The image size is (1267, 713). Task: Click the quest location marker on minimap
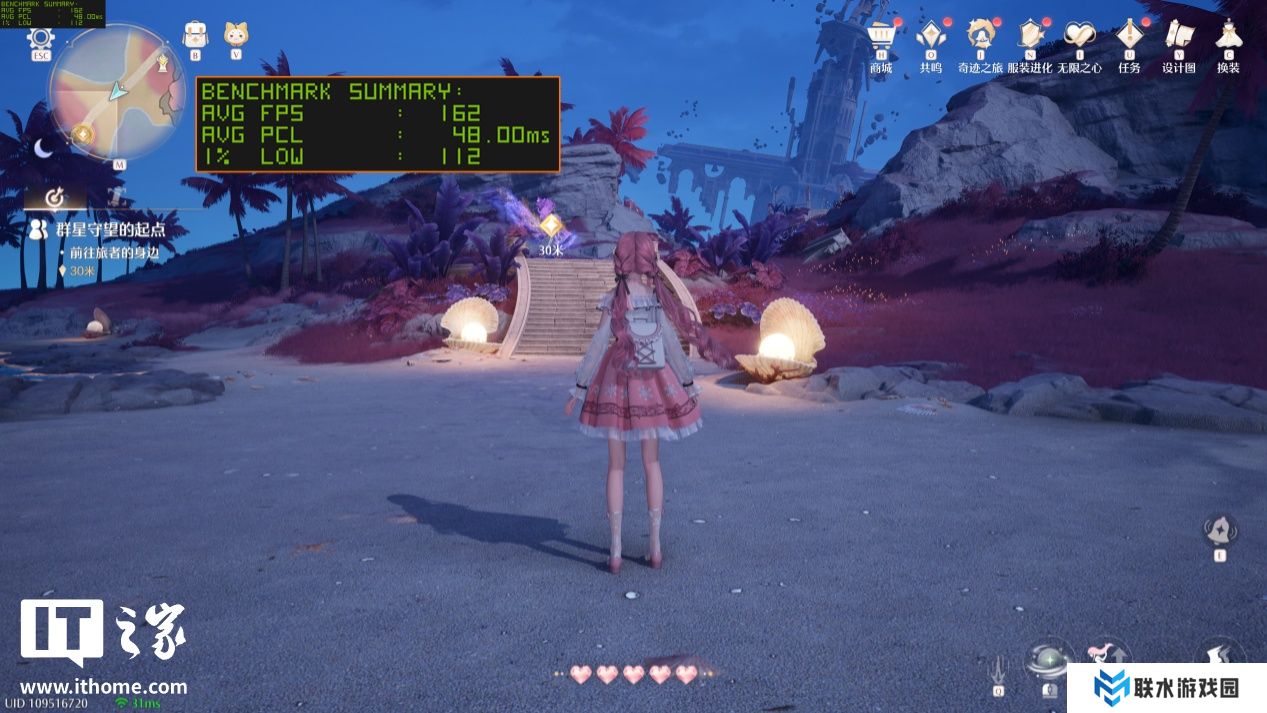click(83, 133)
